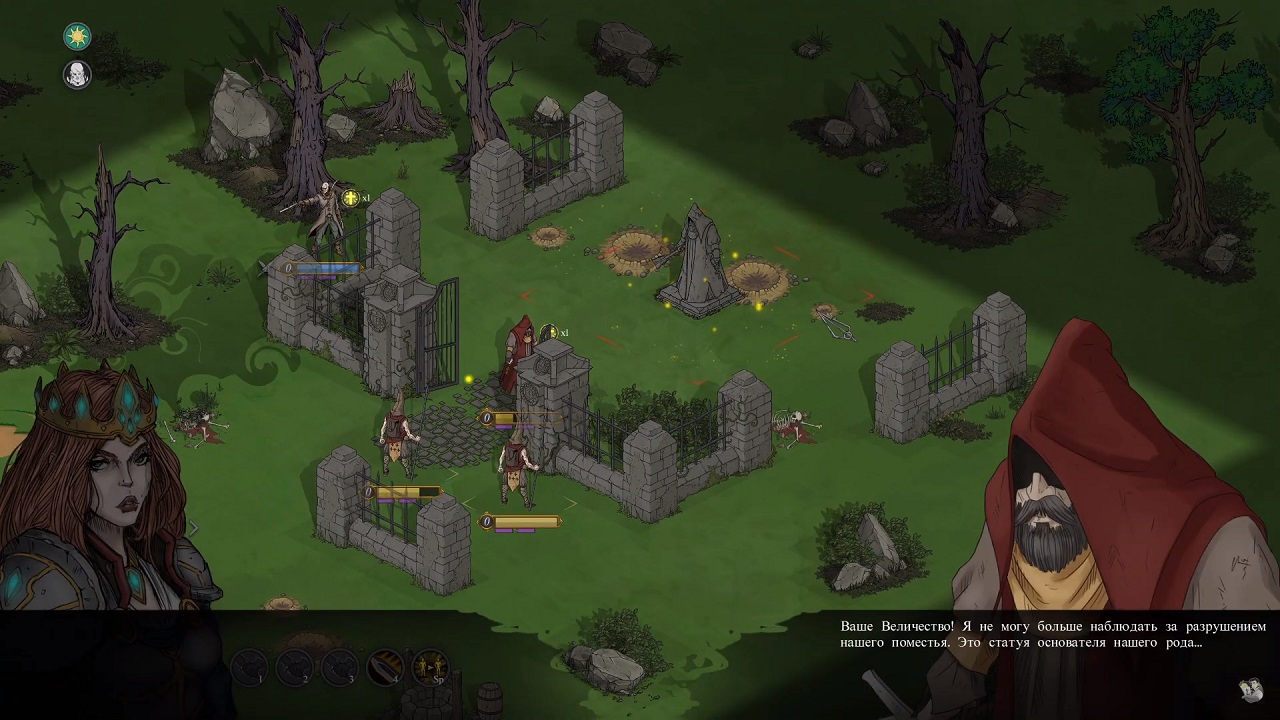Use the ability in slot 2
This screenshot has width=1280, height=720.
[x=294, y=666]
